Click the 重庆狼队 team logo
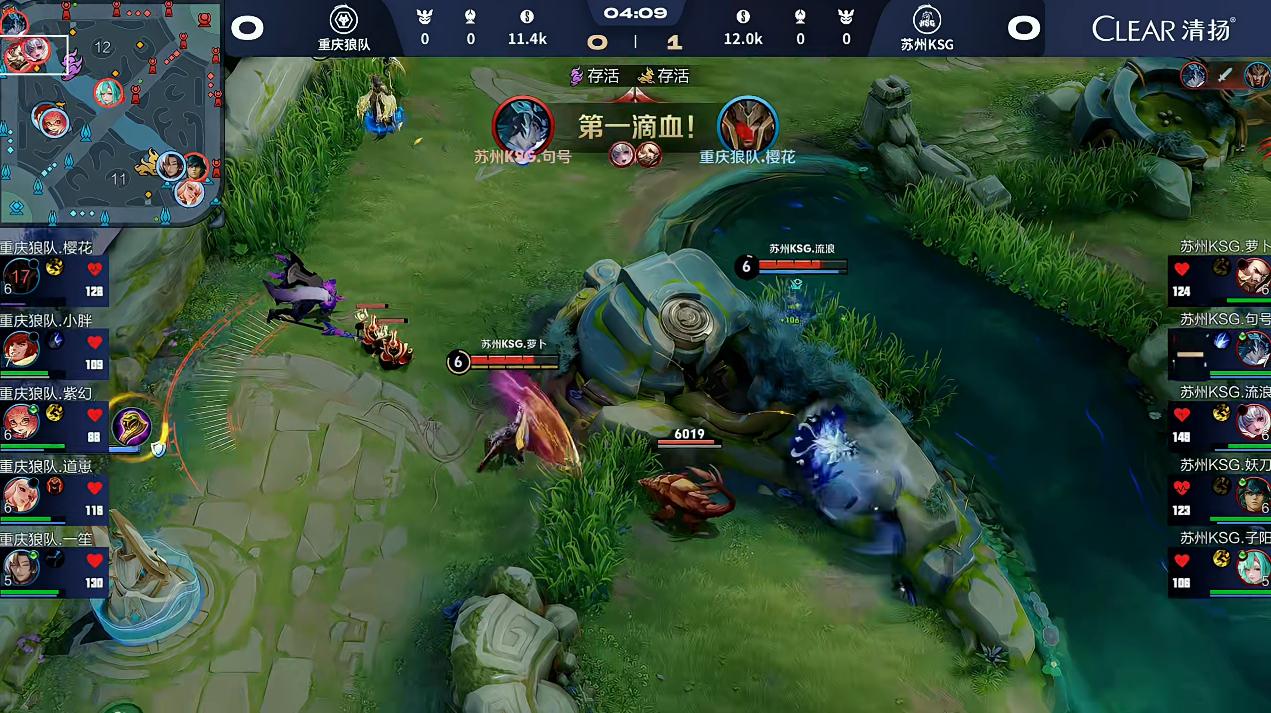Viewport: 1271px width, 713px height. [x=343, y=19]
